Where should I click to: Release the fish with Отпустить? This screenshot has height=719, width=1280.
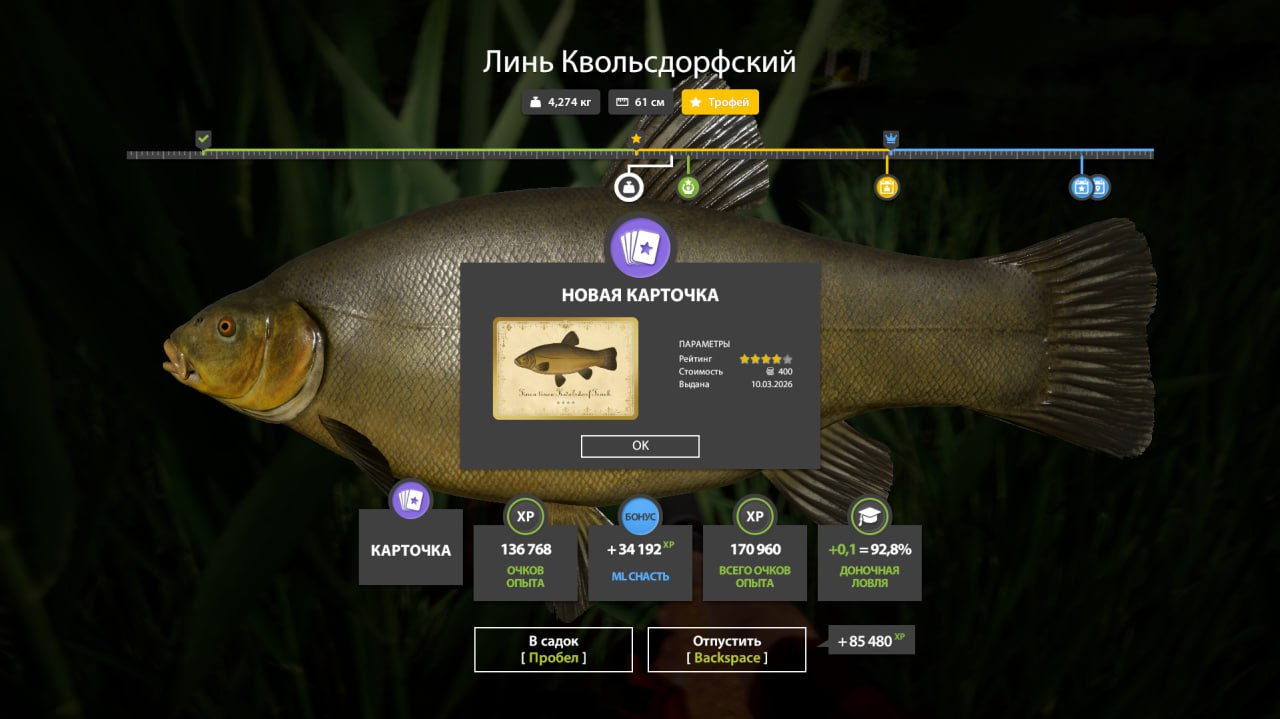tap(727, 649)
